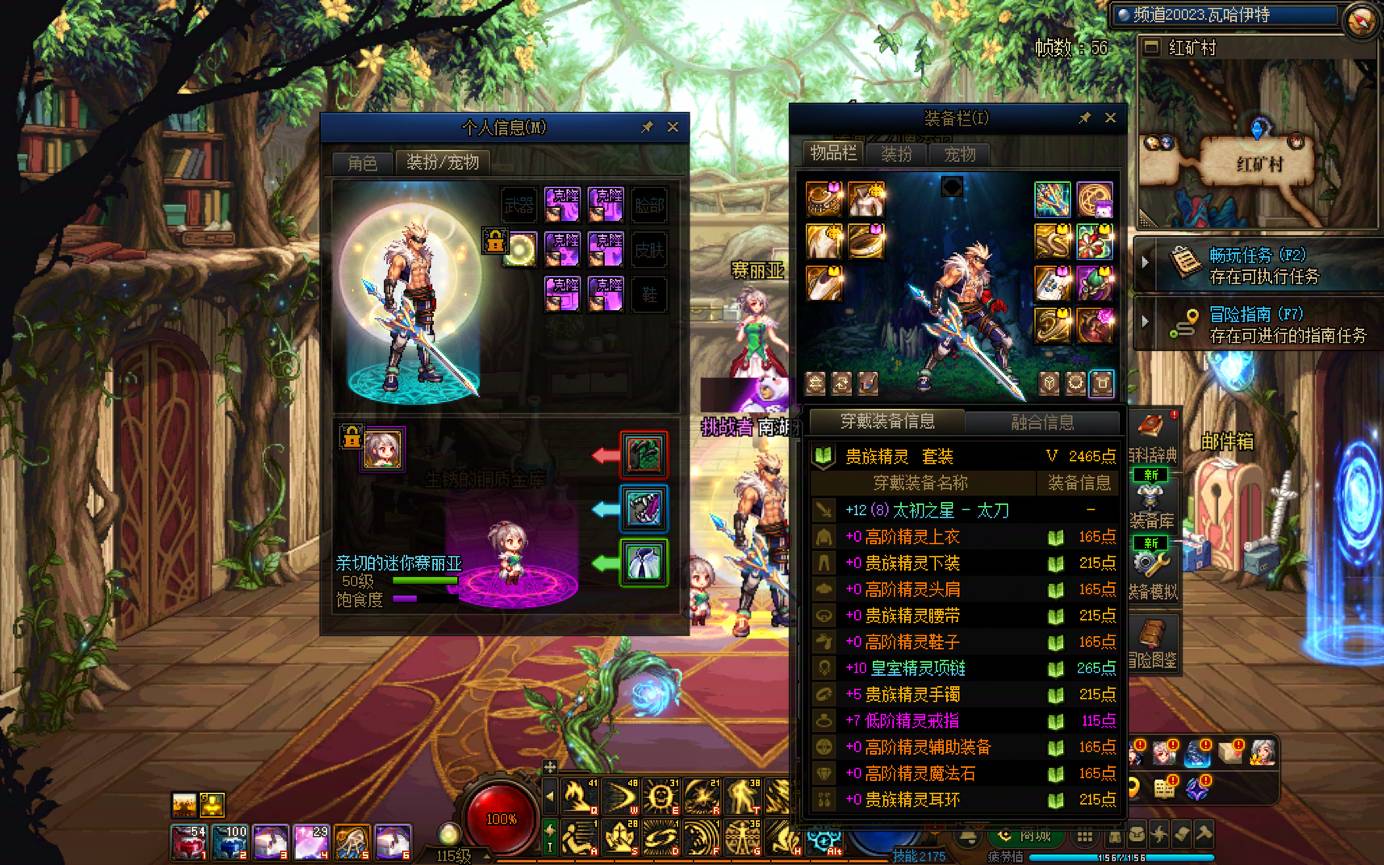Select the 装扮/宠物 tab
The width and height of the screenshot is (1384, 865).
click(x=442, y=162)
